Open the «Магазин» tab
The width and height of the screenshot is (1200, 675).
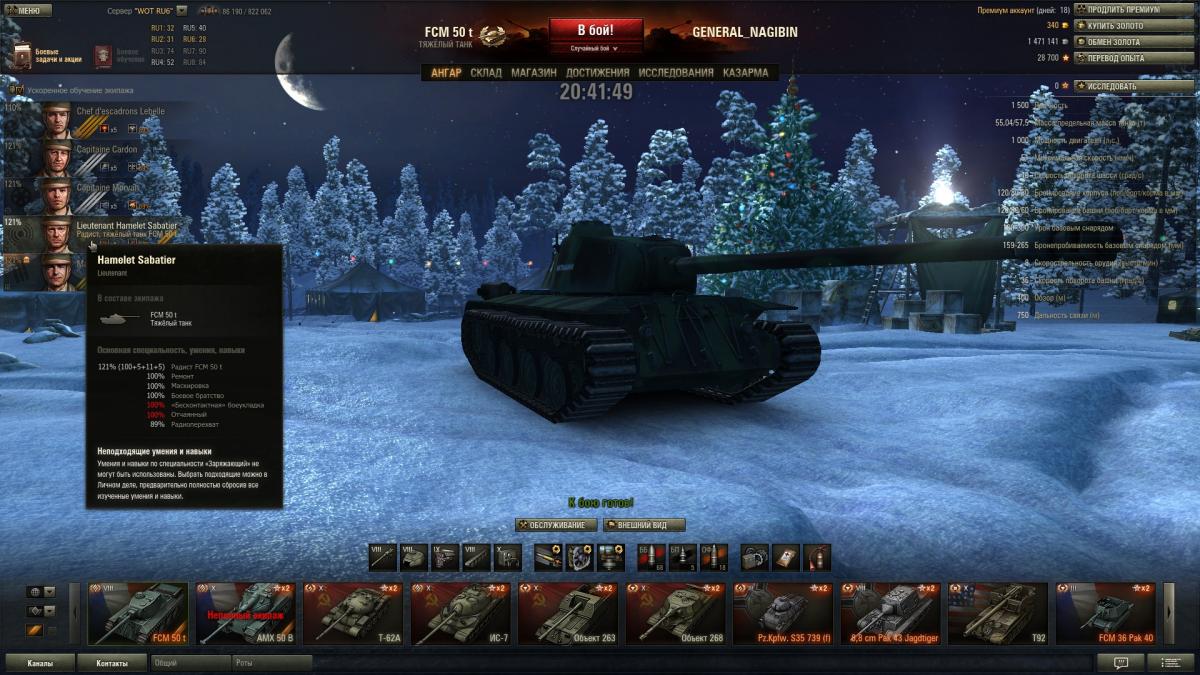click(534, 73)
